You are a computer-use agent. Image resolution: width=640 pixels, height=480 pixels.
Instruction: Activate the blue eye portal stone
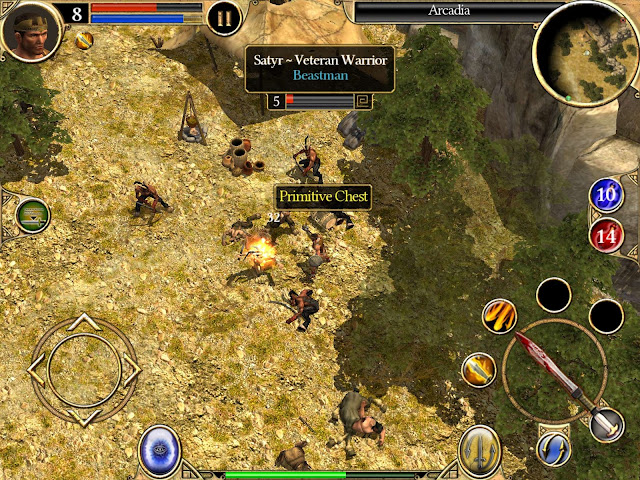point(159,449)
